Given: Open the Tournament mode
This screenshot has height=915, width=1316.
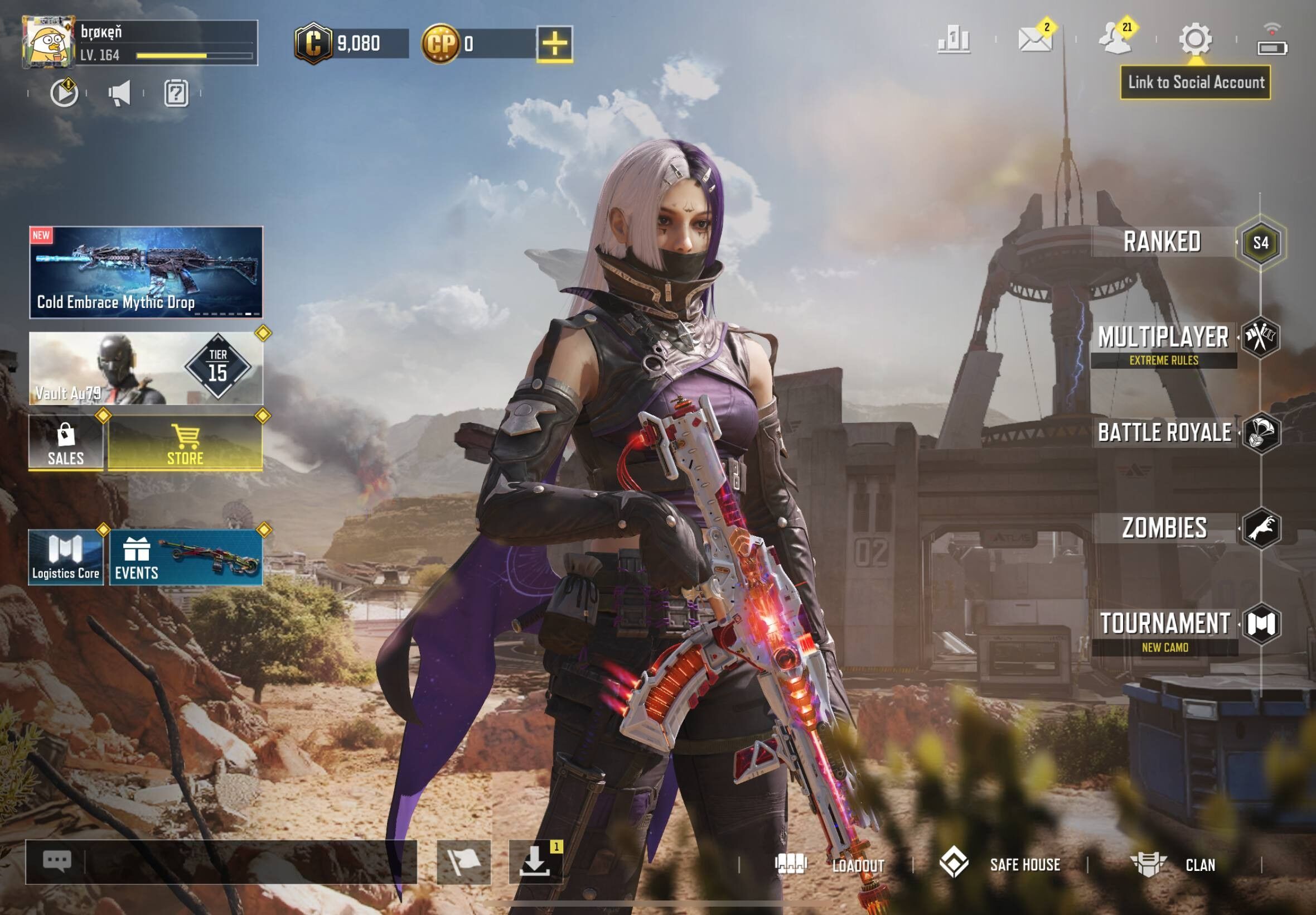Looking at the screenshot, I should 1165,624.
